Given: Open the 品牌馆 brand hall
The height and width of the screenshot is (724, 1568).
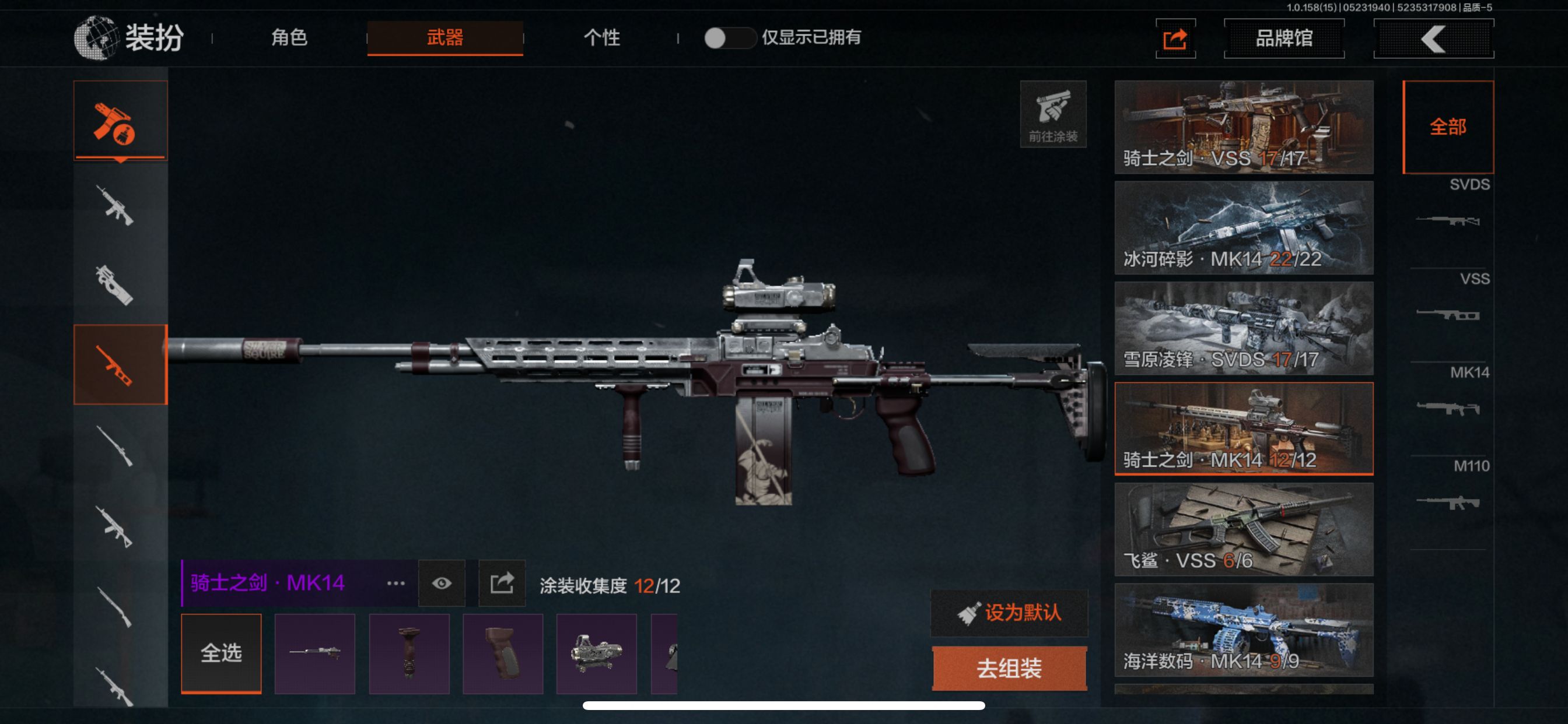Looking at the screenshot, I should coord(1284,38).
